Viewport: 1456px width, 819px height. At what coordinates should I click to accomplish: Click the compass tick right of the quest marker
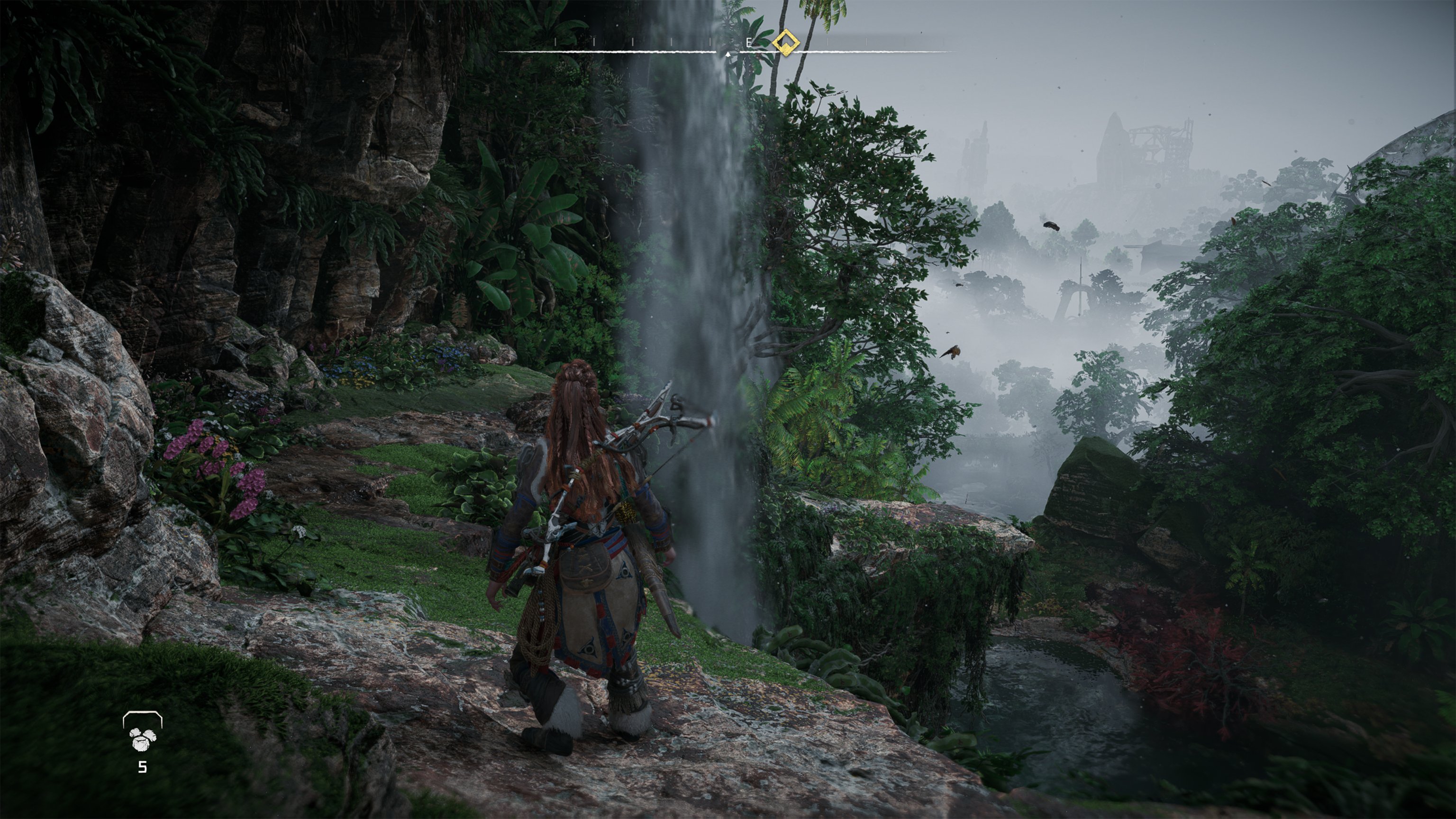827,41
